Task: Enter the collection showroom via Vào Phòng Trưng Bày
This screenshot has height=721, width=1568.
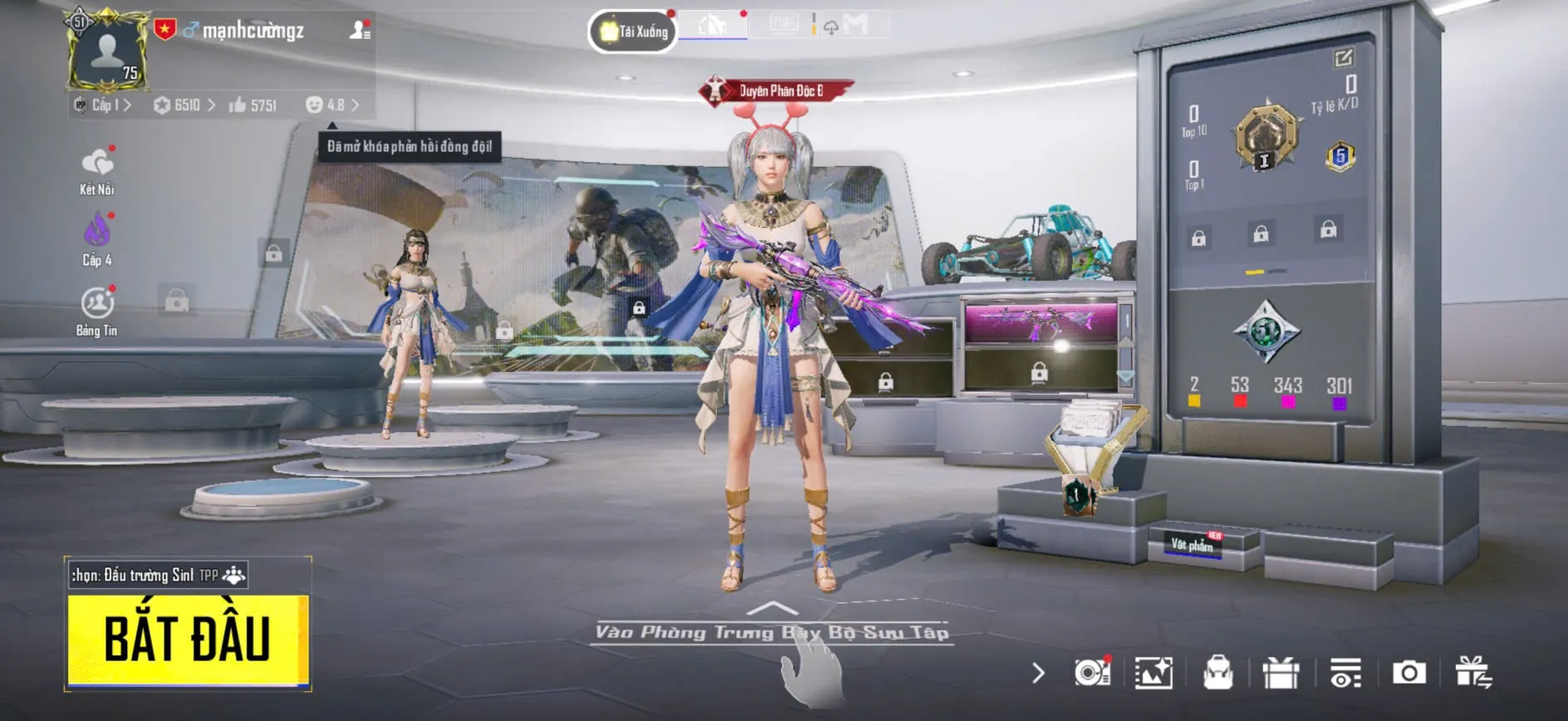Action: pos(772,632)
